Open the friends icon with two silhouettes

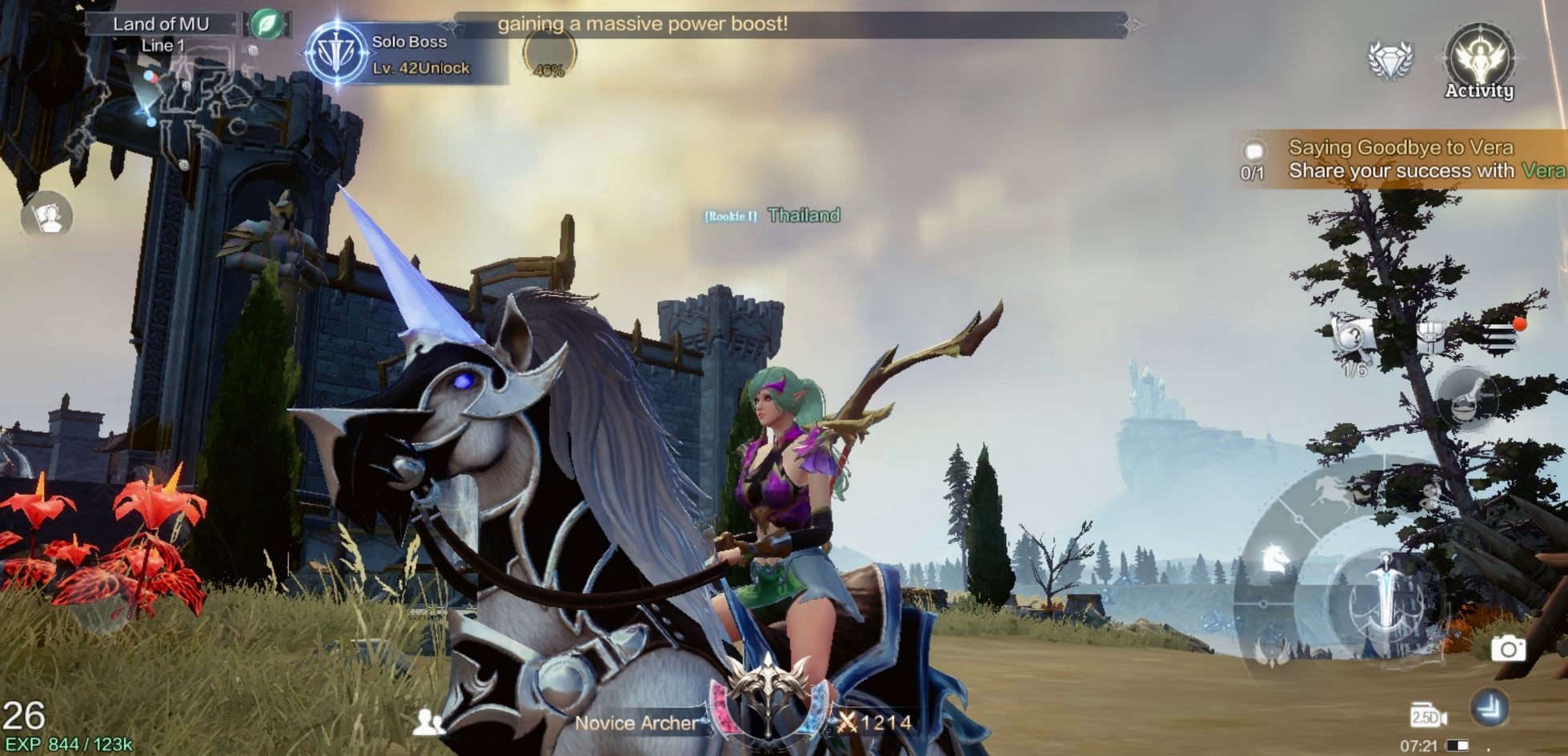(x=428, y=722)
